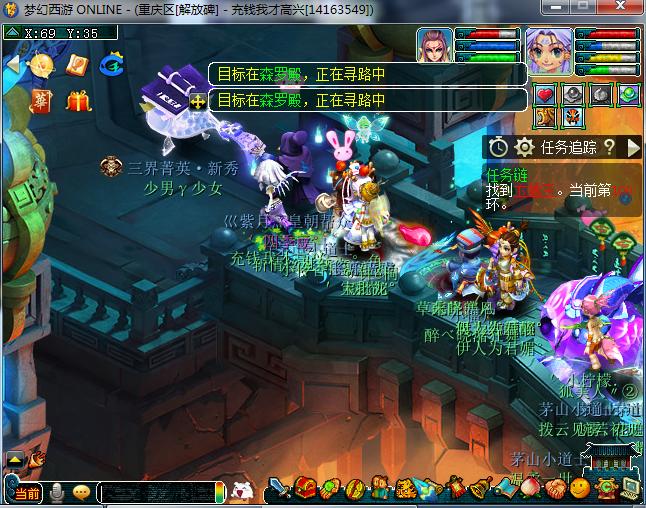Open the red 華 tile icon
Screen dimensions: 646x508
pos(40,101)
